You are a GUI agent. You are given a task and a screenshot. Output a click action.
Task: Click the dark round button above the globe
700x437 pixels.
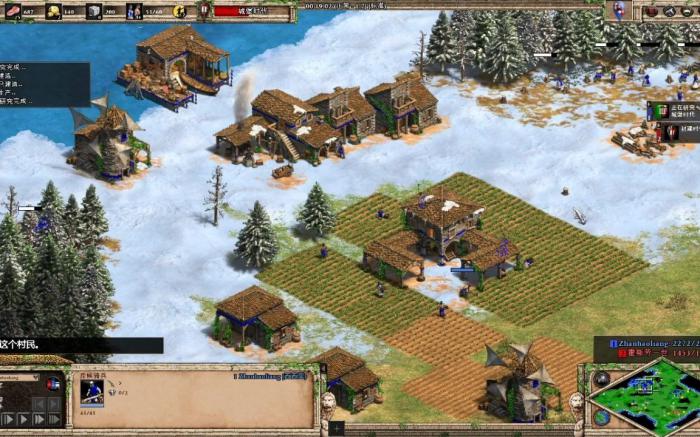point(601,380)
